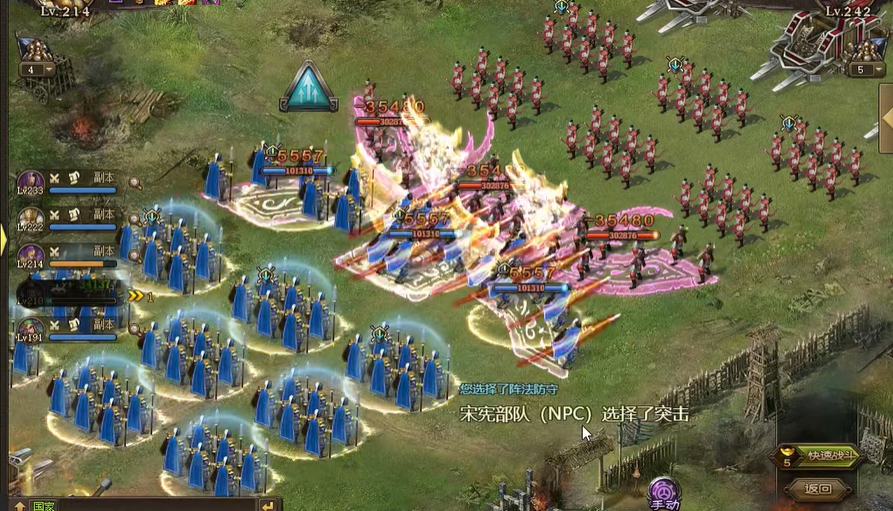Click the blue triangular formation emblem
Screen dimensions: 893x511
tap(308, 88)
